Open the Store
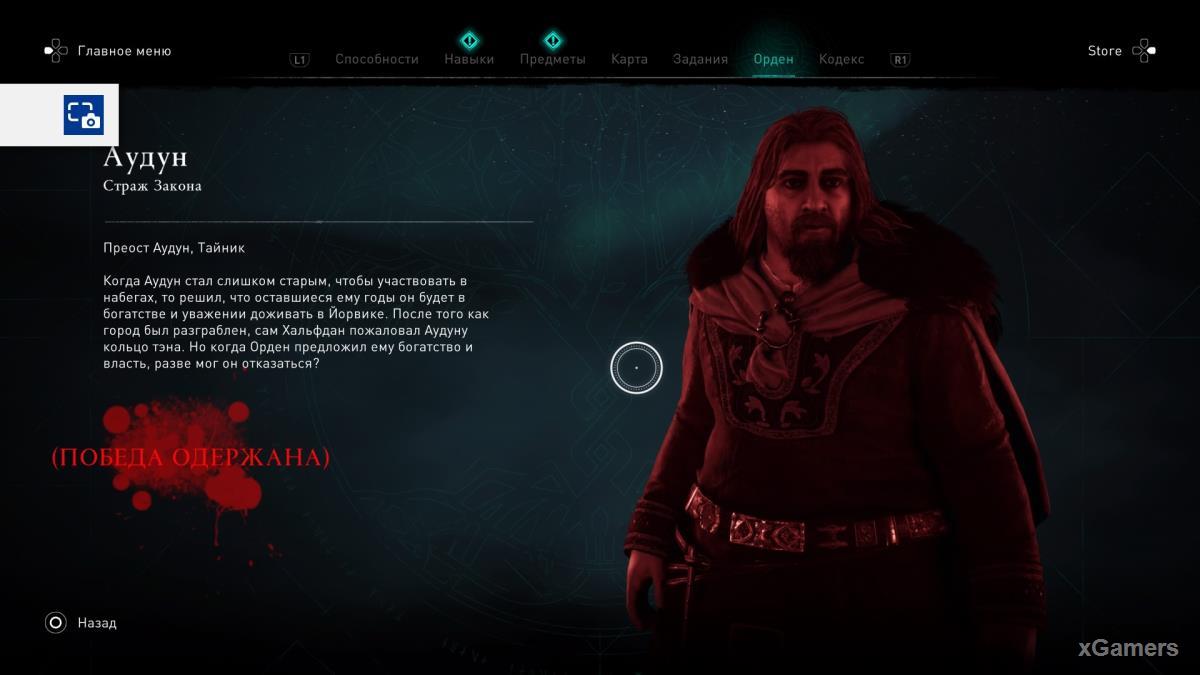The width and height of the screenshot is (1200, 675). point(1105,51)
